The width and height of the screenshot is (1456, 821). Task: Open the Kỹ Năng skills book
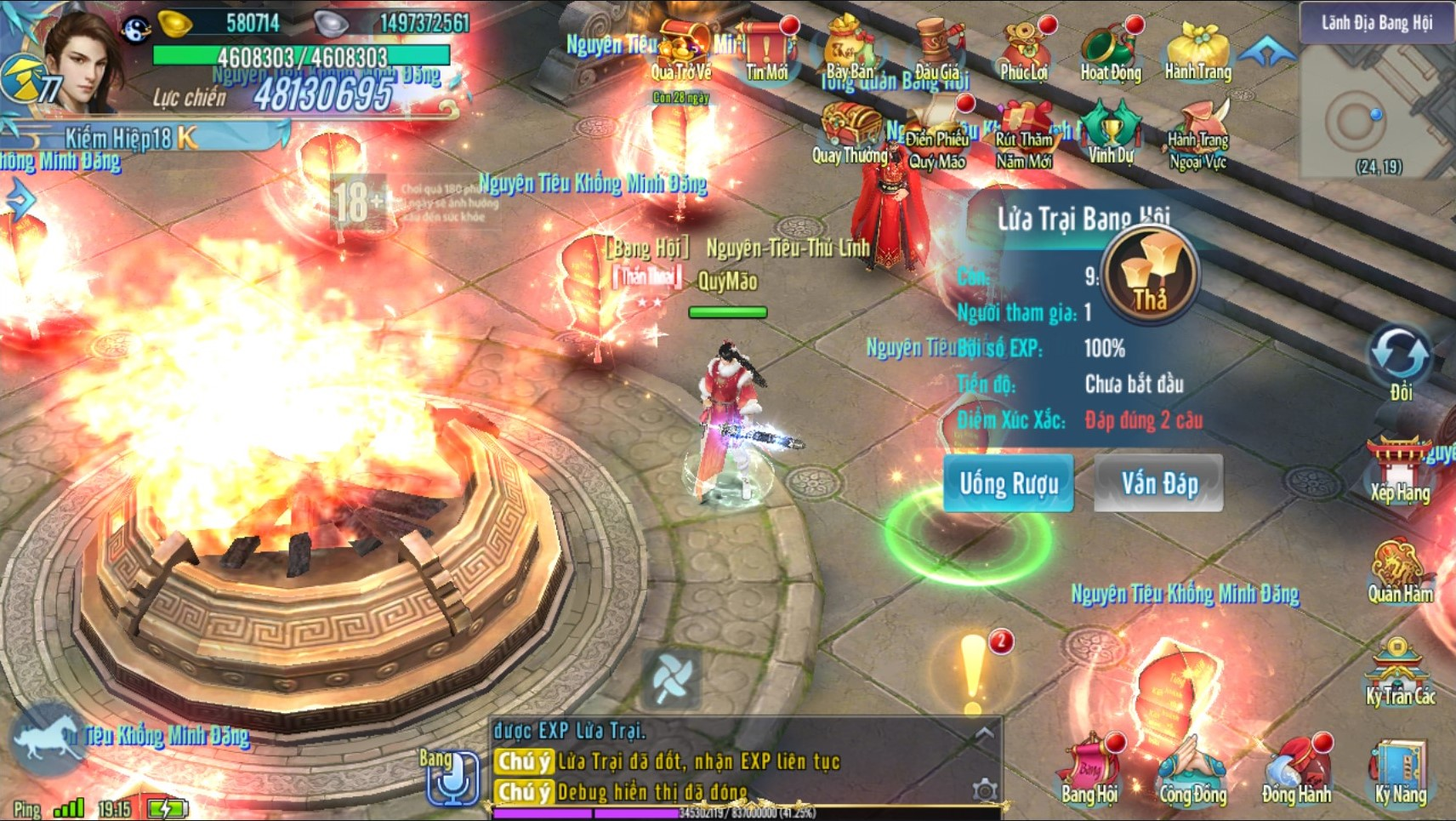tap(1399, 770)
